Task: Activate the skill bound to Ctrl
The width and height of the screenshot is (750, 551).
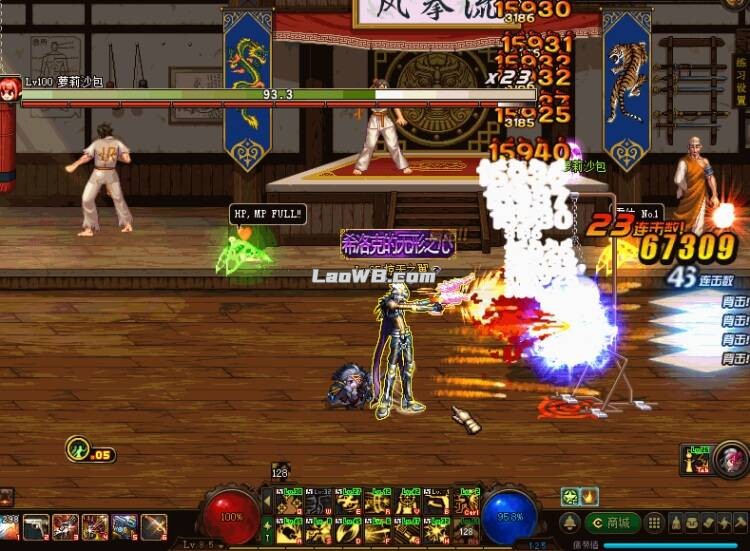Action: click(467, 503)
